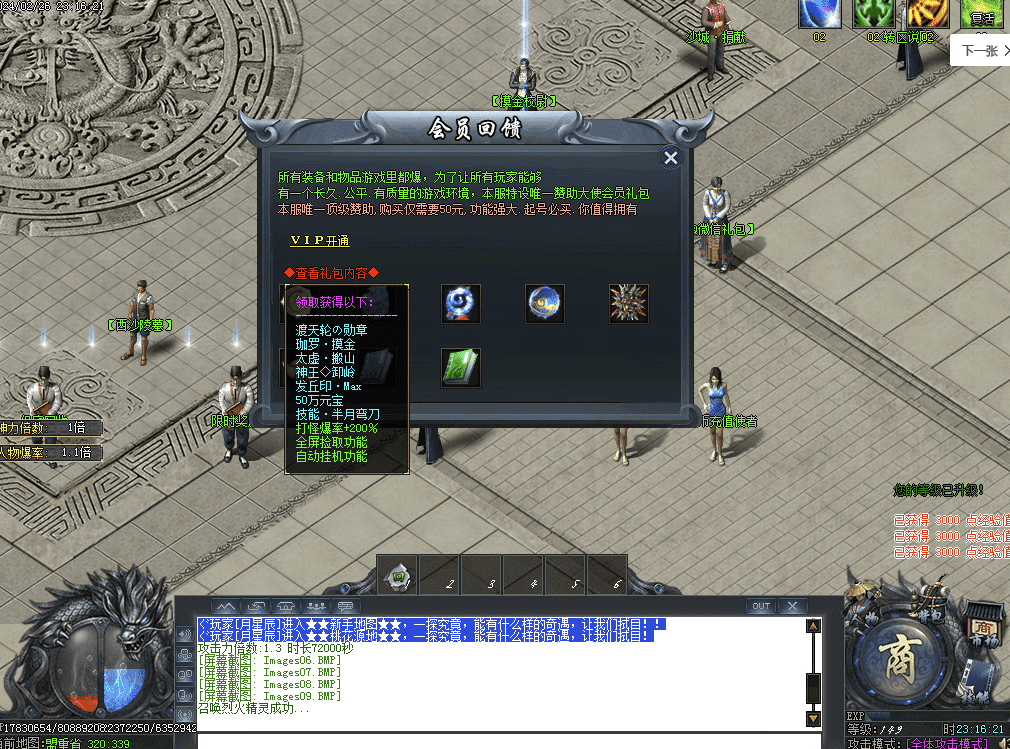Click the chat text input field
The height and width of the screenshot is (749, 1010).
500,740
